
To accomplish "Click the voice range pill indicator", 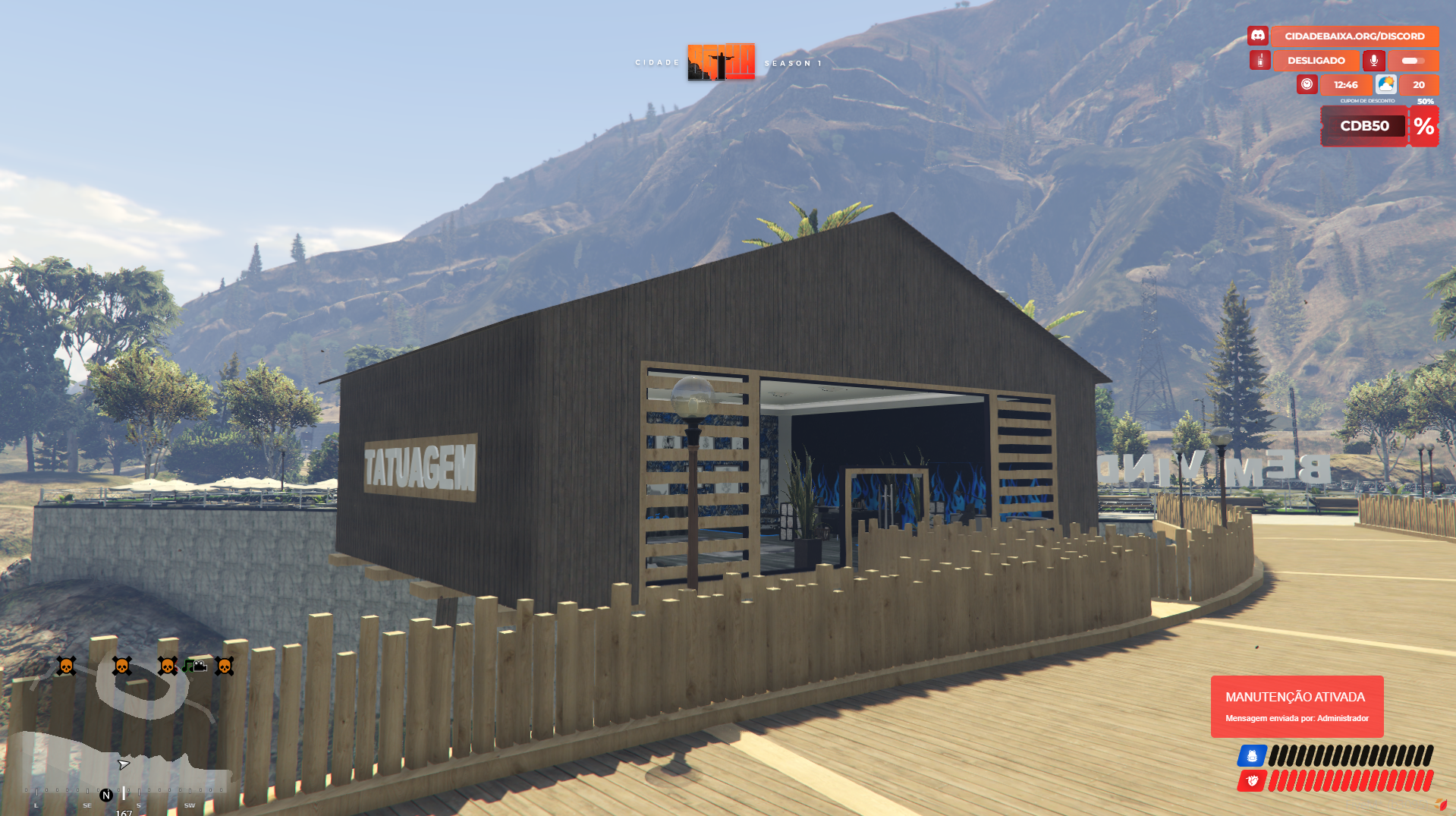I will 1412,60.
